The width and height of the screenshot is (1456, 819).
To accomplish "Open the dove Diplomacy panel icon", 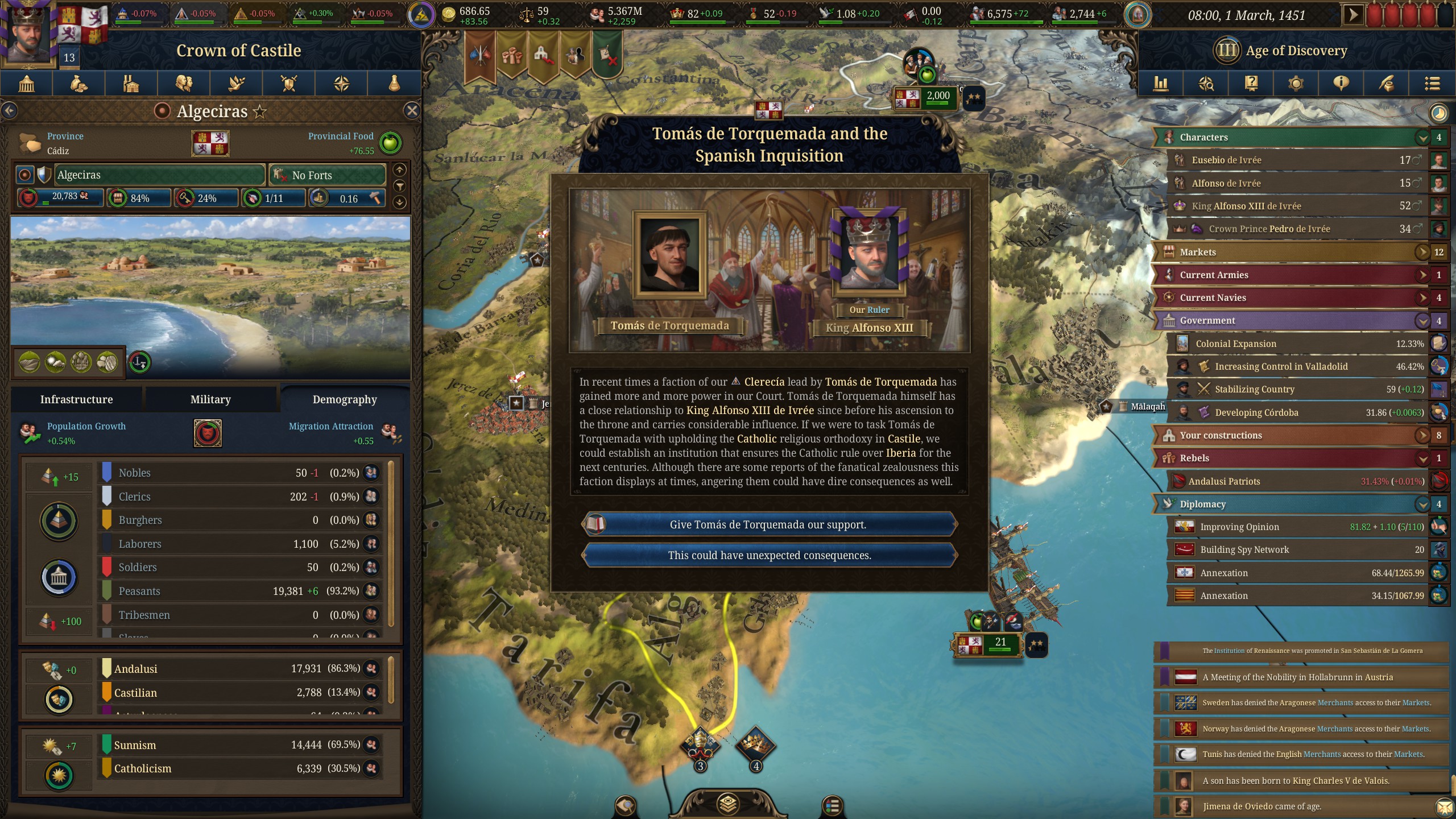I will [236, 84].
